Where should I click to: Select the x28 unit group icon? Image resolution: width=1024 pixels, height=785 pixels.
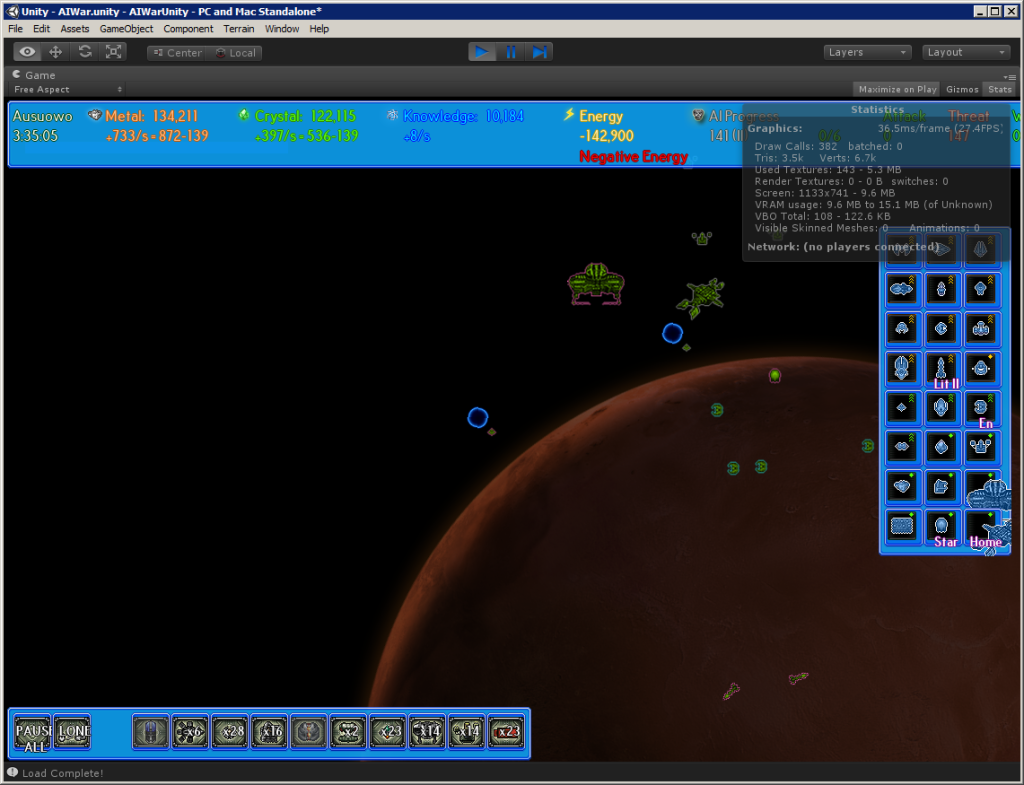coord(229,732)
